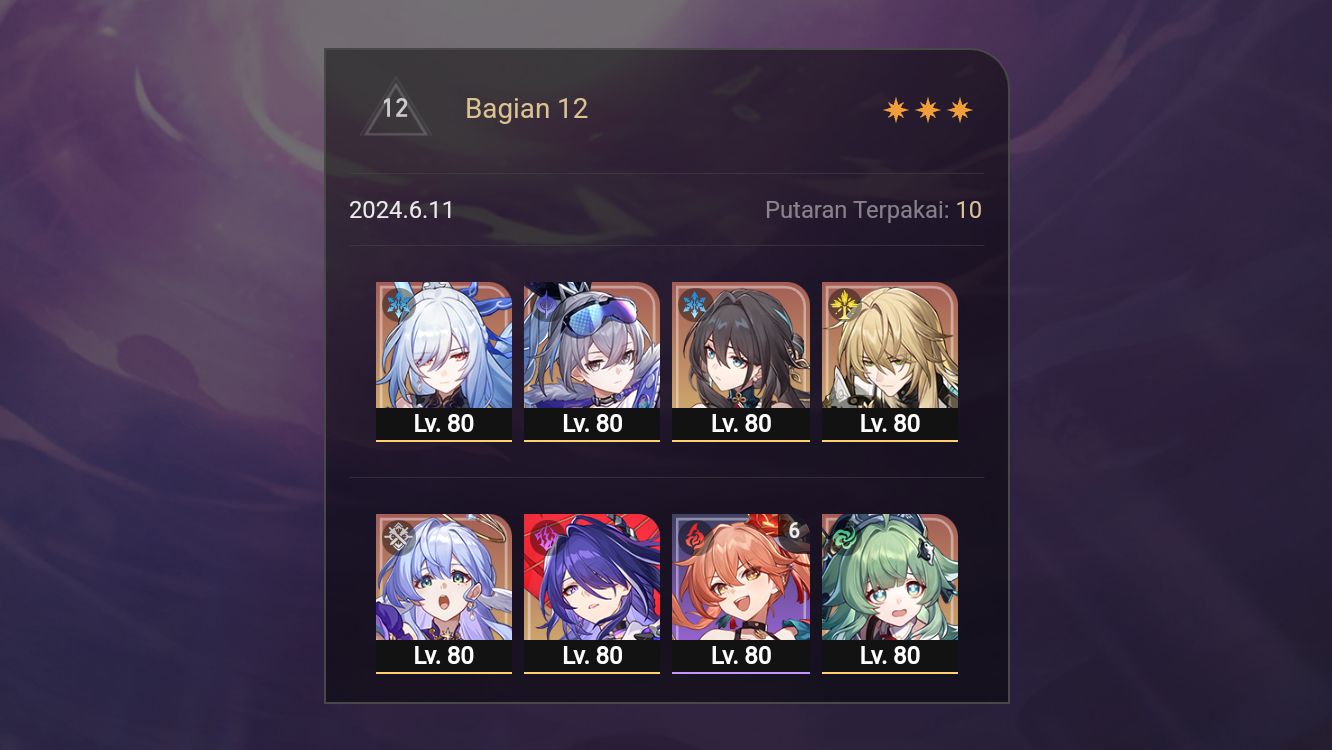Viewport: 1332px width, 750px height.
Task: Click the stage 12 pyramid emblem
Action: tap(396, 108)
